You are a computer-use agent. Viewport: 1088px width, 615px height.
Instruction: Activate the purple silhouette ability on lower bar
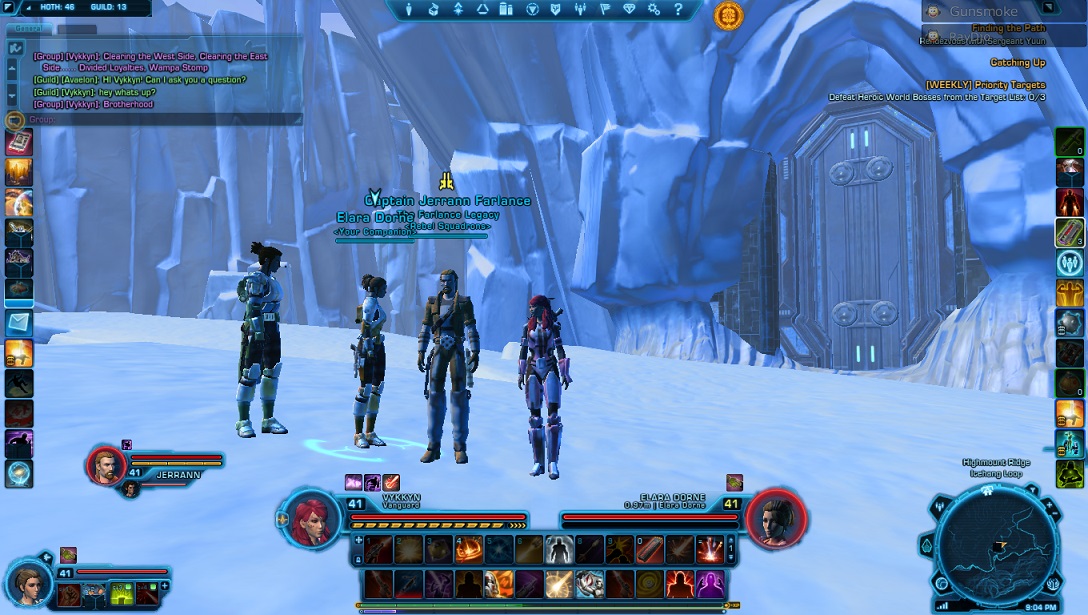tap(710, 583)
